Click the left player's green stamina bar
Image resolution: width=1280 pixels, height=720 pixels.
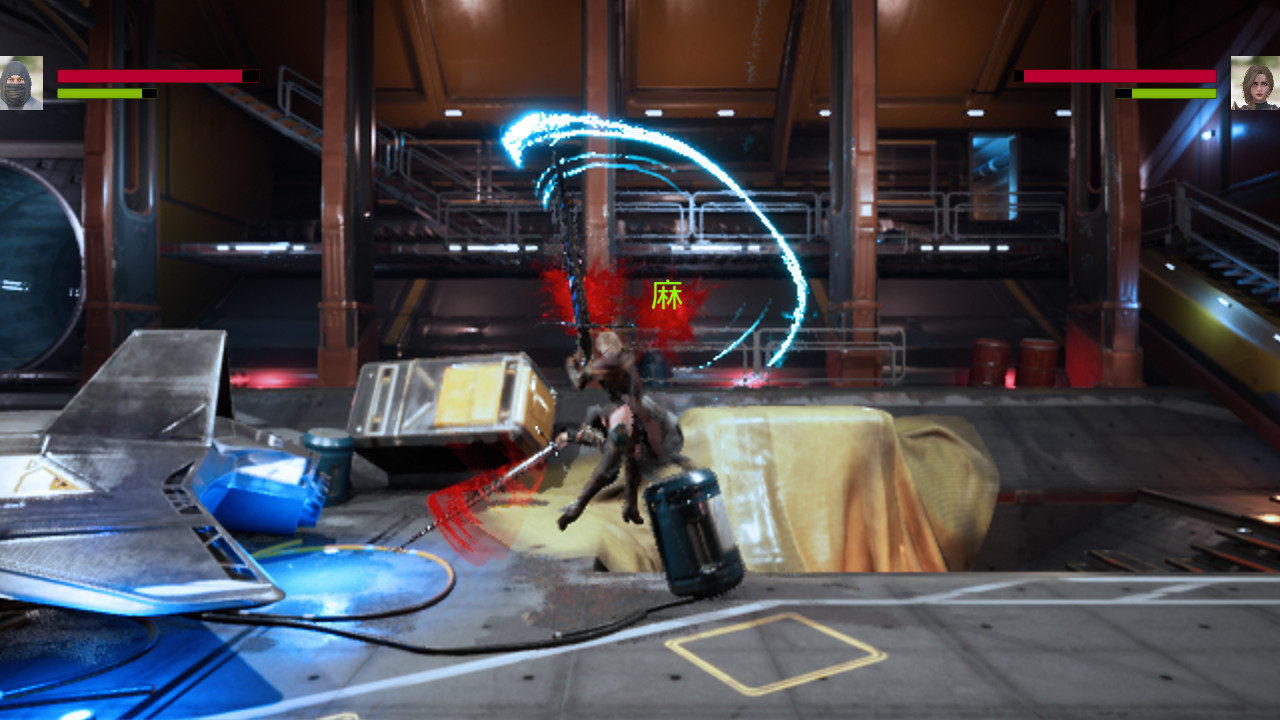click(x=98, y=94)
